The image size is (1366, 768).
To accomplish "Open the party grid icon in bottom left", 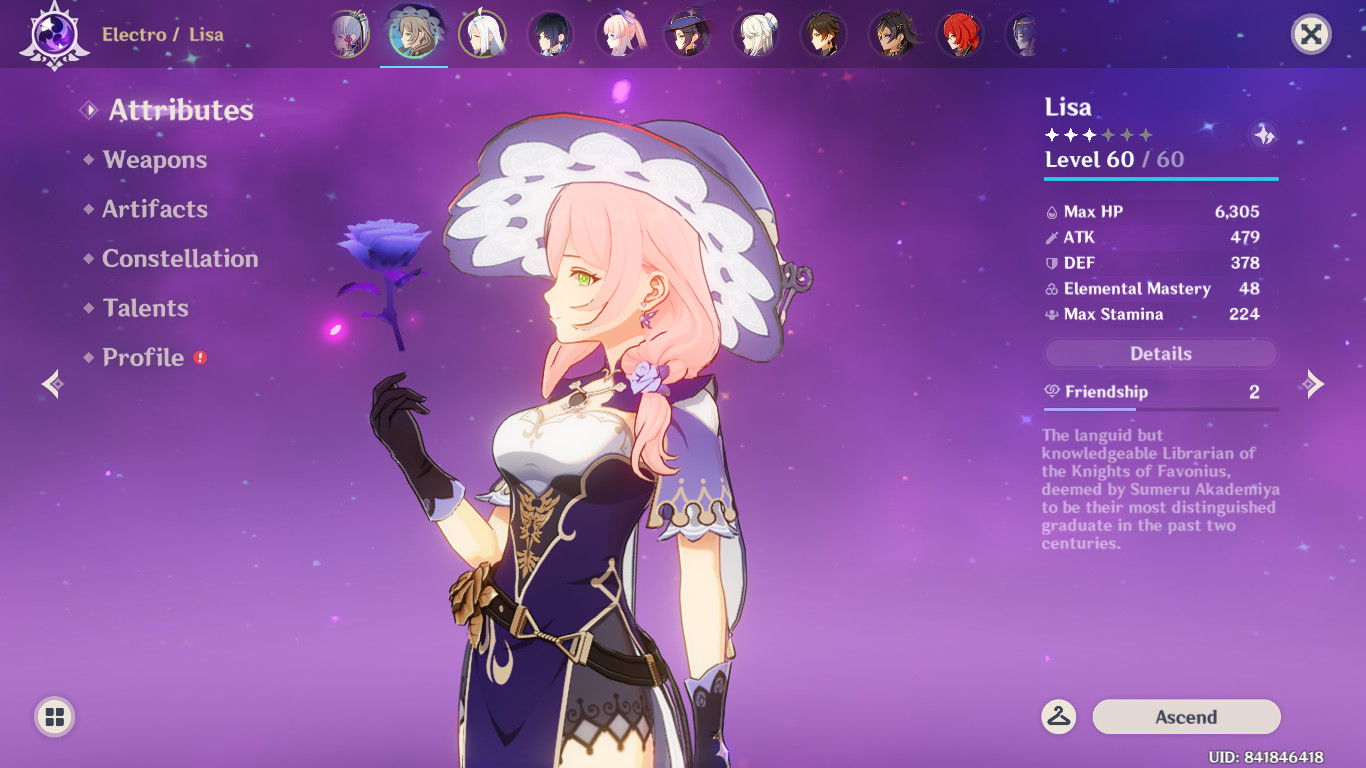I will pos(53,717).
